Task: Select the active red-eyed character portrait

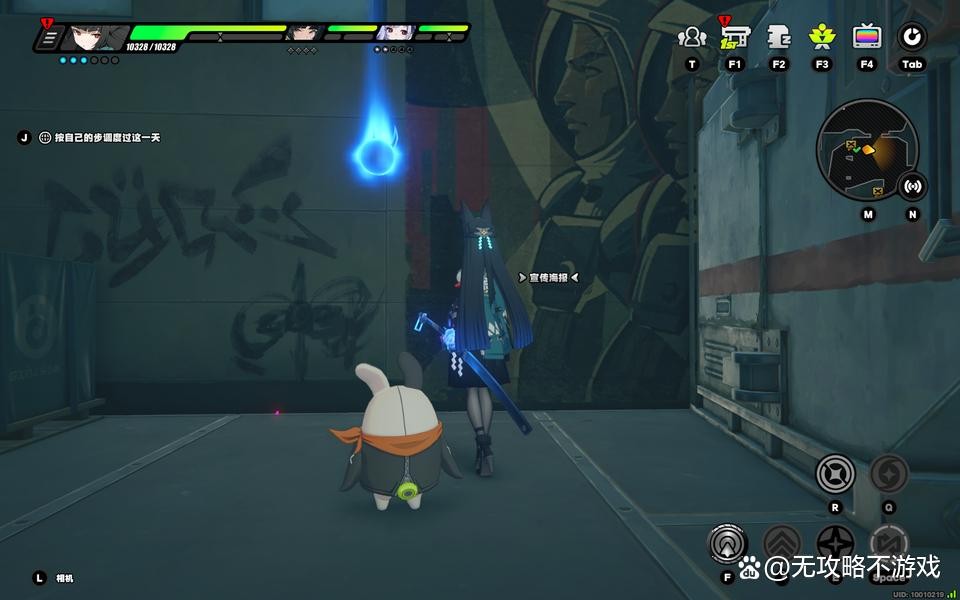Action: 96,38
